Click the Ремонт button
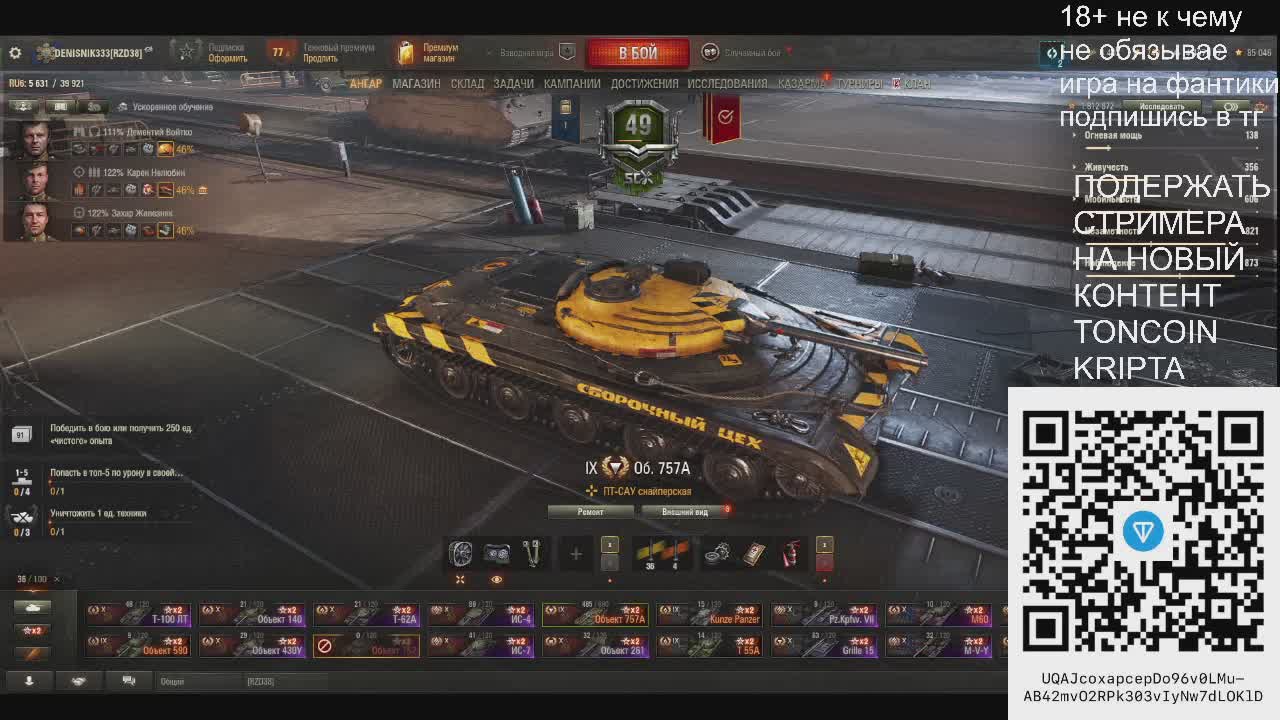The height and width of the screenshot is (720, 1280). (590, 512)
